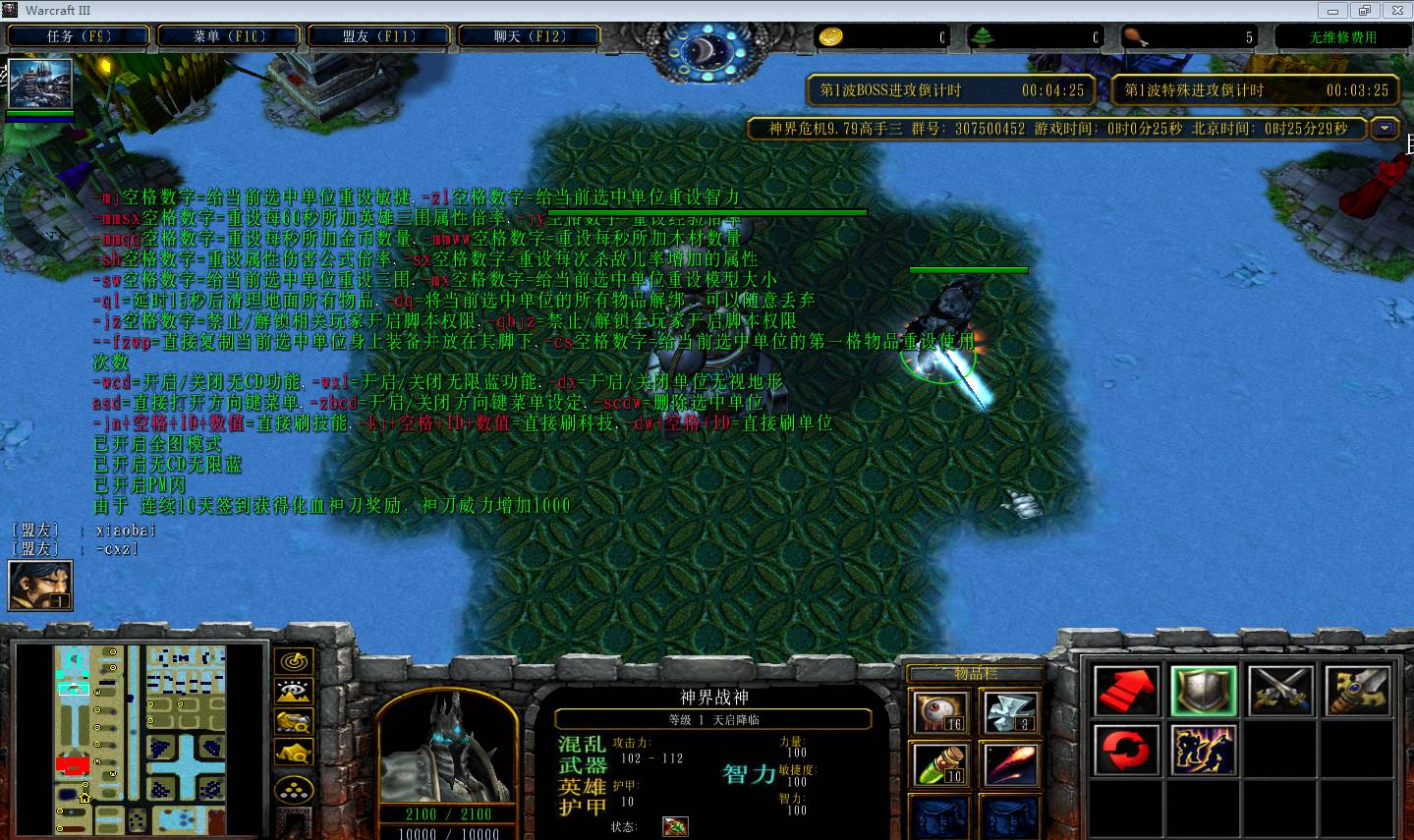Open the 聊天 (F12) chat log
Screen dimensions: 1414x840
point(530,36)
